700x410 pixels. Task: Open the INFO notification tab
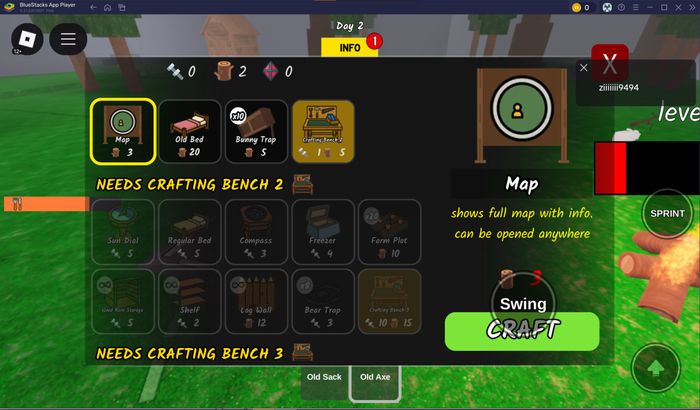pos(349,47)
